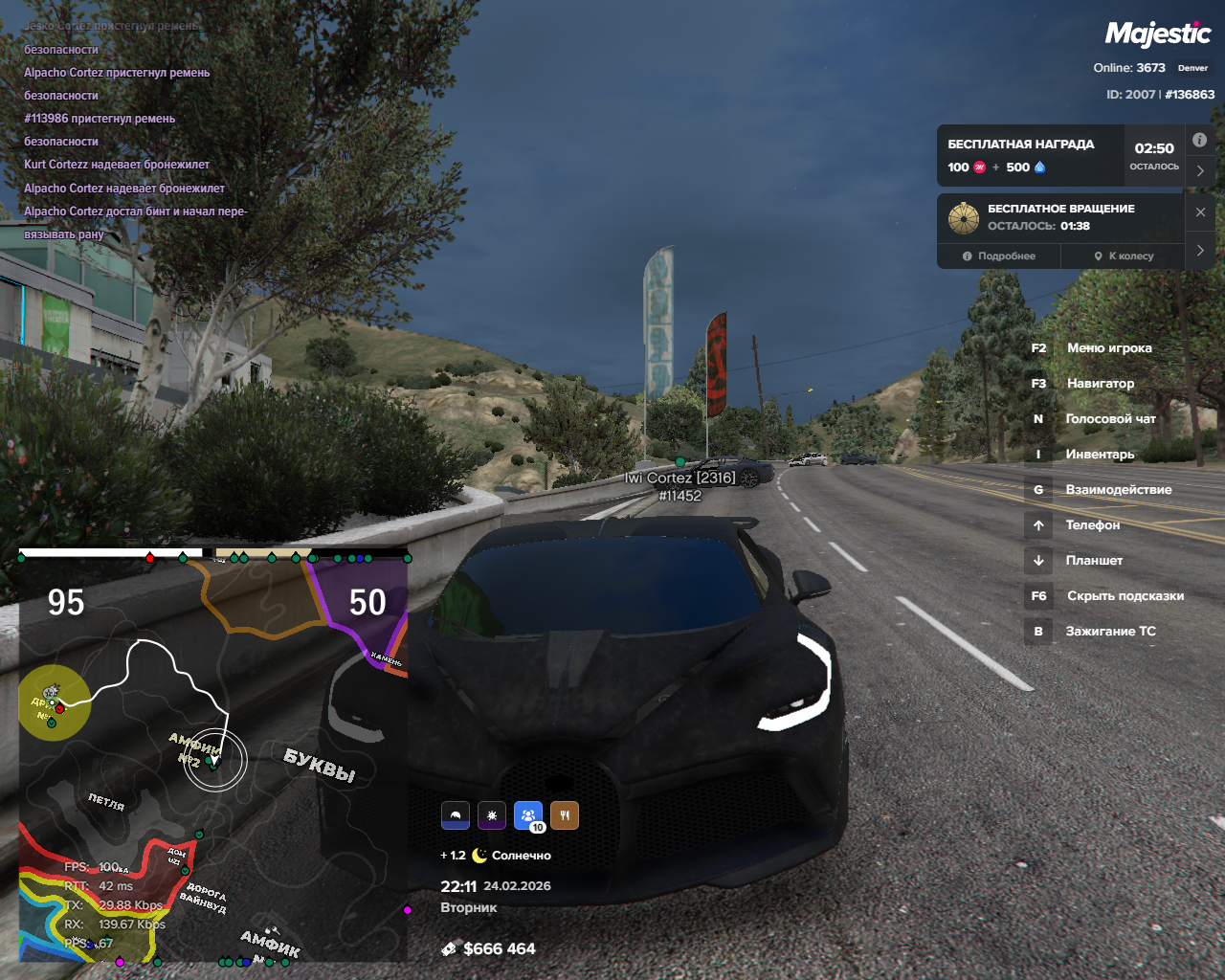Open the minimap
The width and height of the screenshot is (1225, 980).
coord(212,756)
